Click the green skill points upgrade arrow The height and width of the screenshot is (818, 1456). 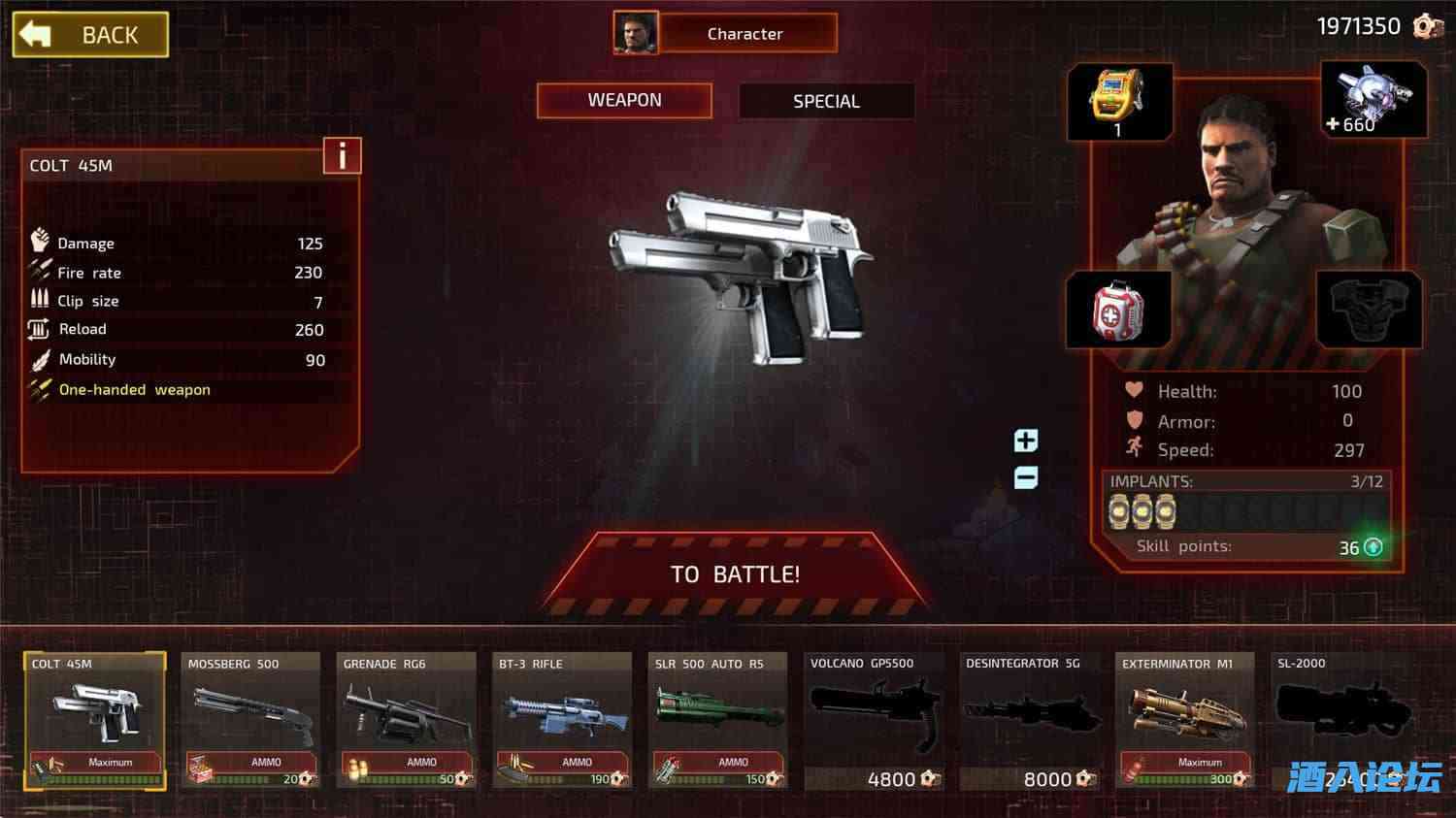tap(1372, 547)
